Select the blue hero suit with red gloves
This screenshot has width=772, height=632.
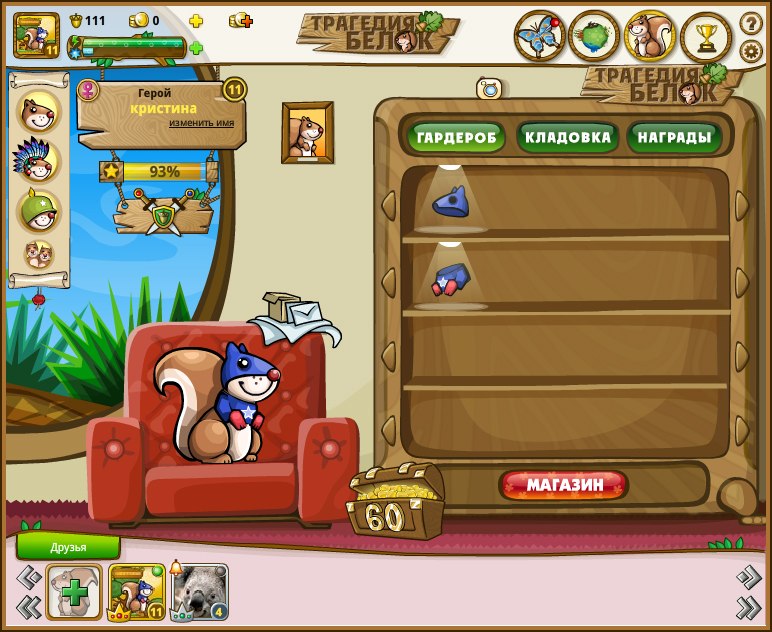pos(451,279)
